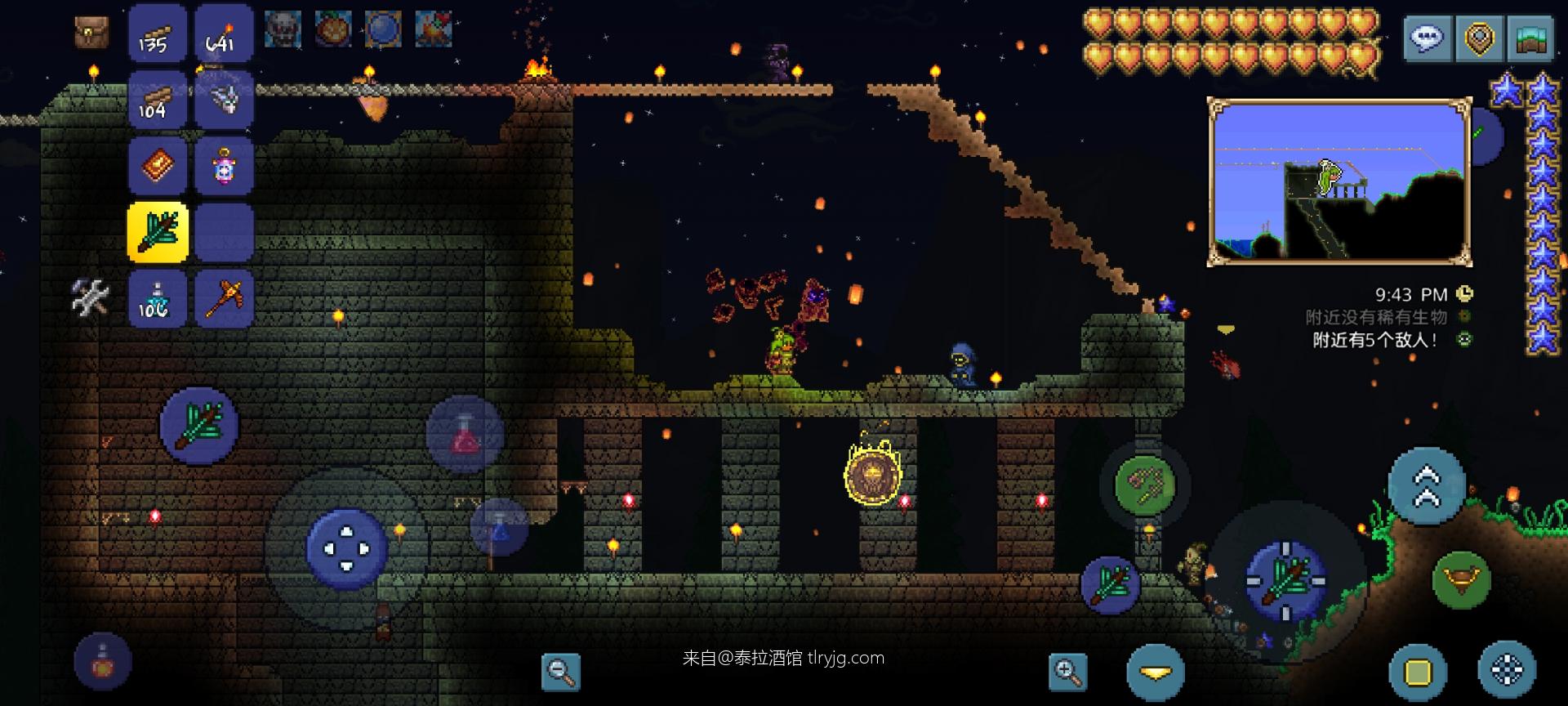Viewport: 1568px width, 706px height.
Task: Choose the mana potion stack of 106
Action: [158, 299]
